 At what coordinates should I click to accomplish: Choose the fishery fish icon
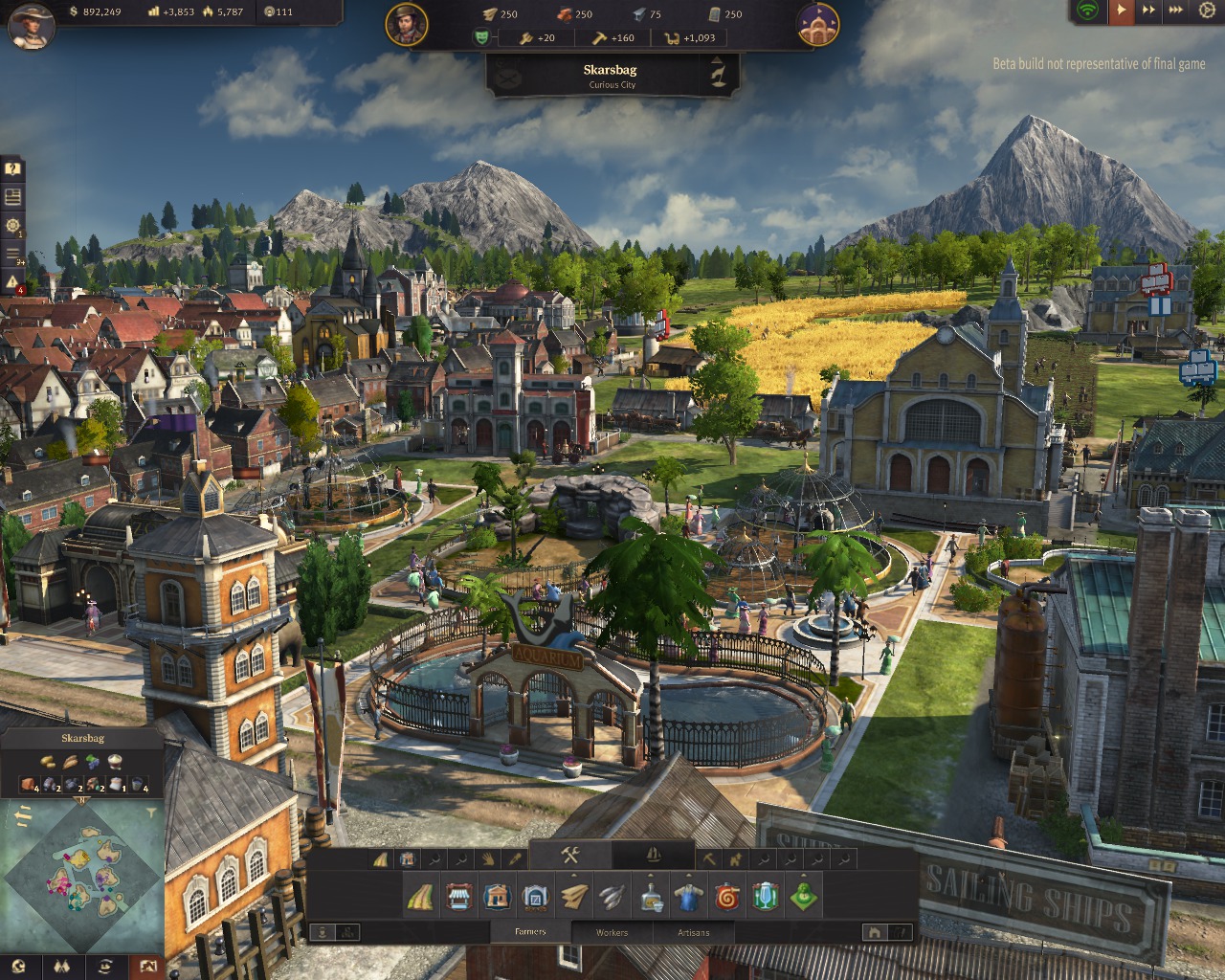612,898
